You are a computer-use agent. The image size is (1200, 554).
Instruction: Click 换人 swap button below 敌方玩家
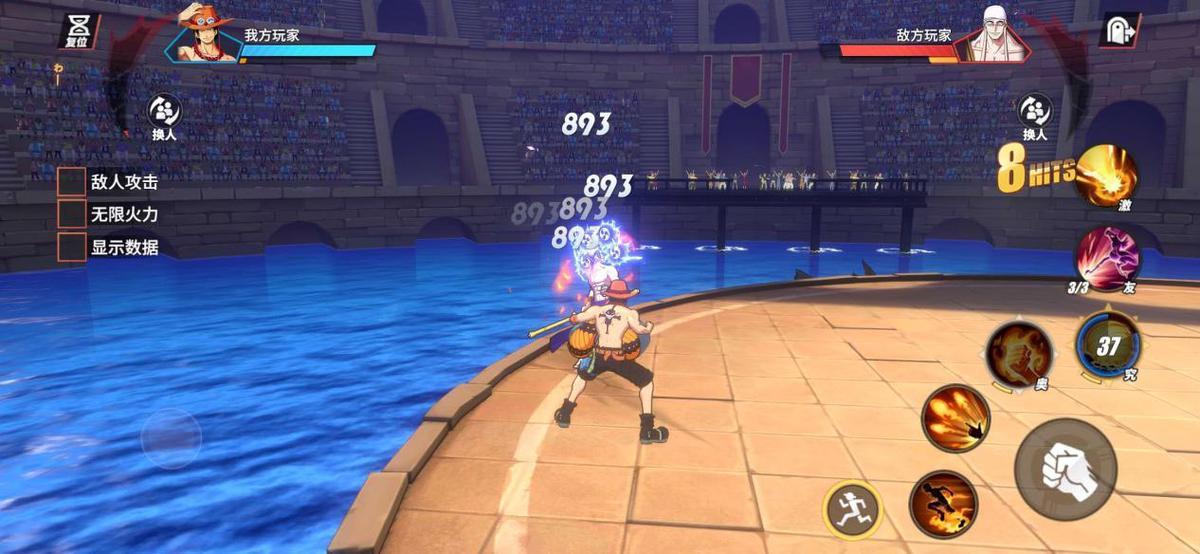1034,116
